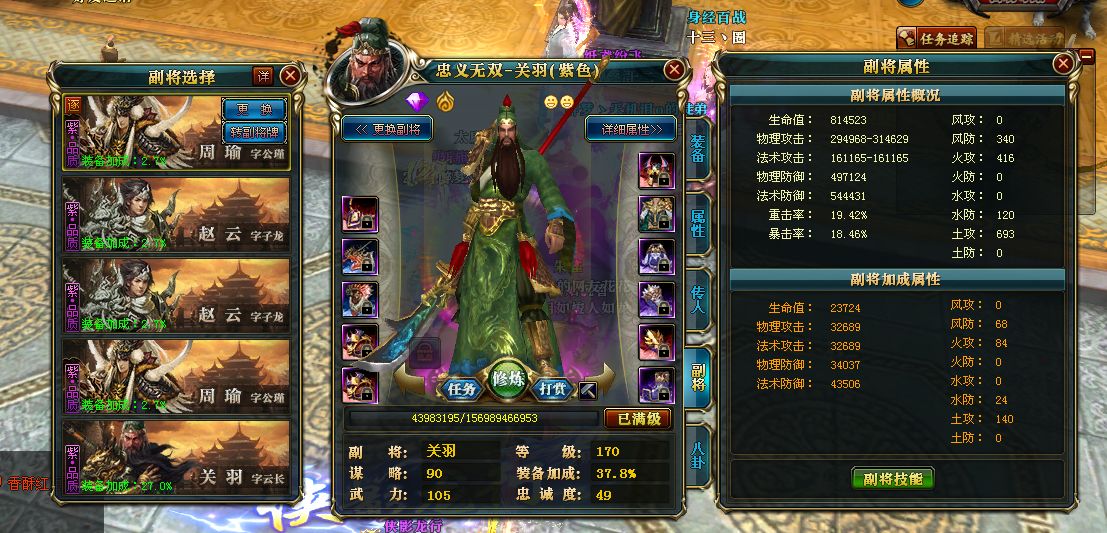This screenshot has height=533, width=1107.
Task: Close the 副将选择 panel
Action: point(290,76)
